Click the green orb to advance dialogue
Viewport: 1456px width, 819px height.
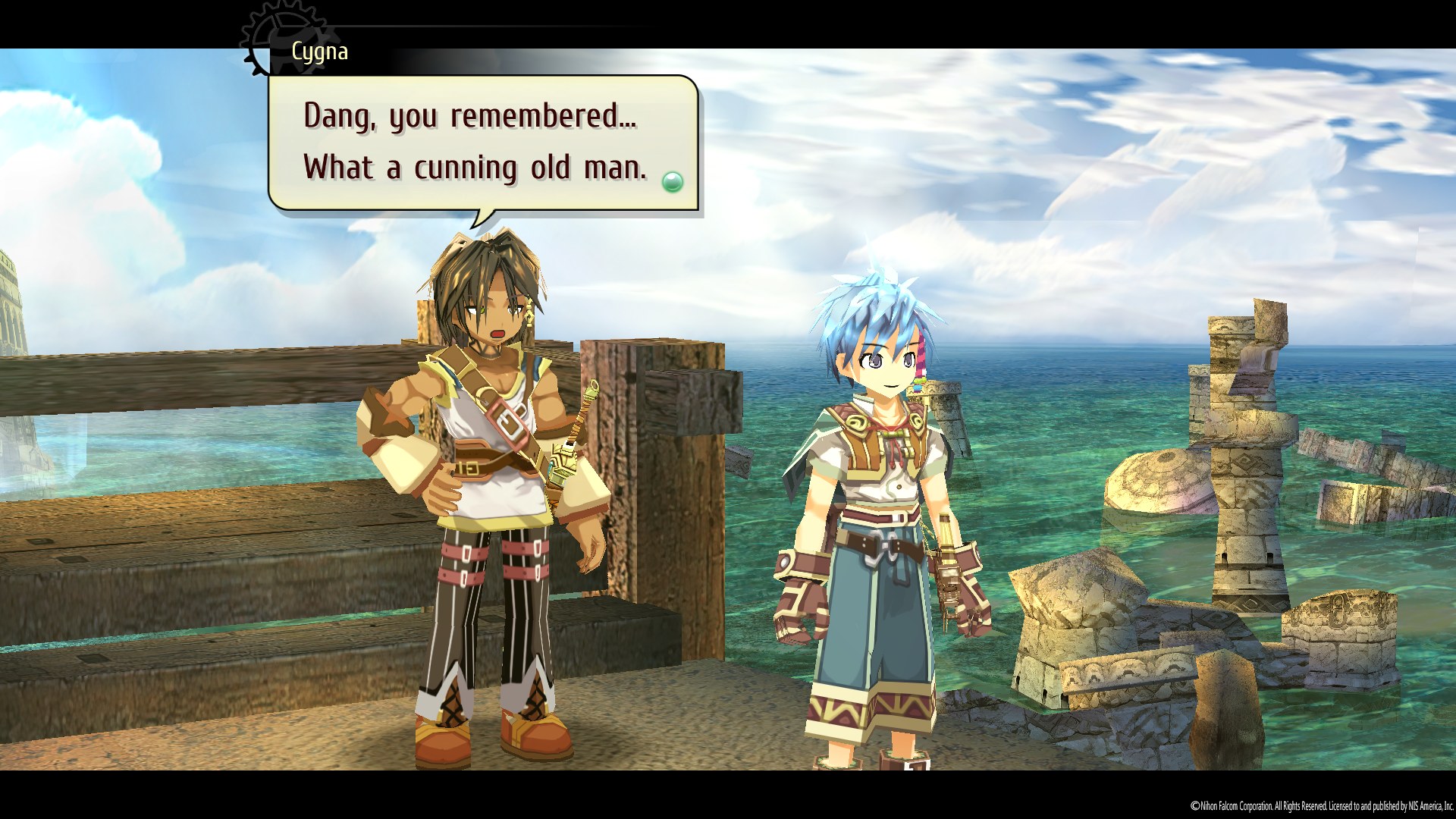(672, 182)
